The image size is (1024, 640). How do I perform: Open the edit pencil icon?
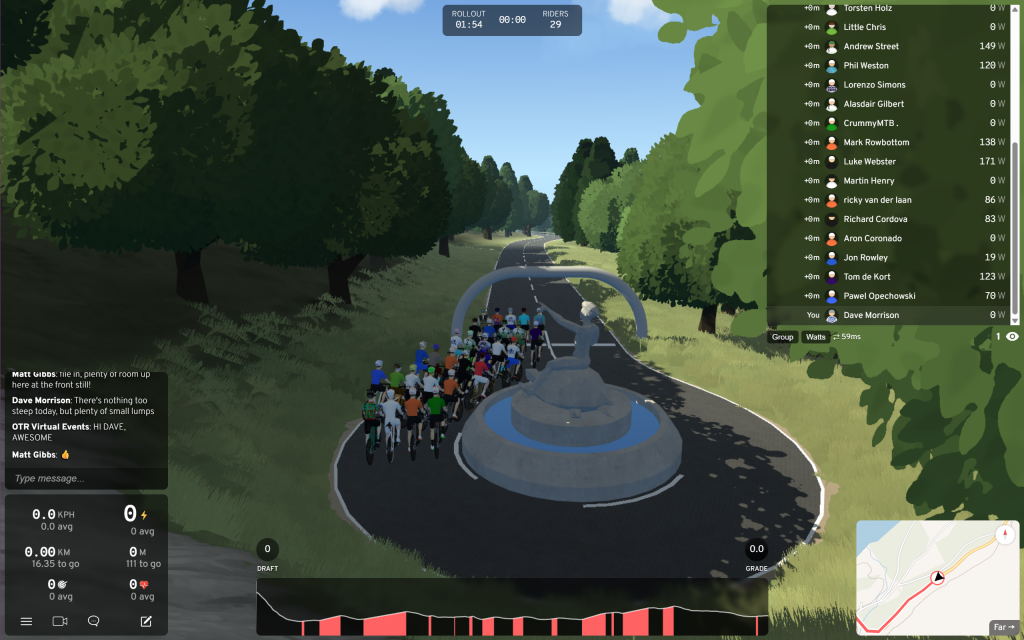146,621
